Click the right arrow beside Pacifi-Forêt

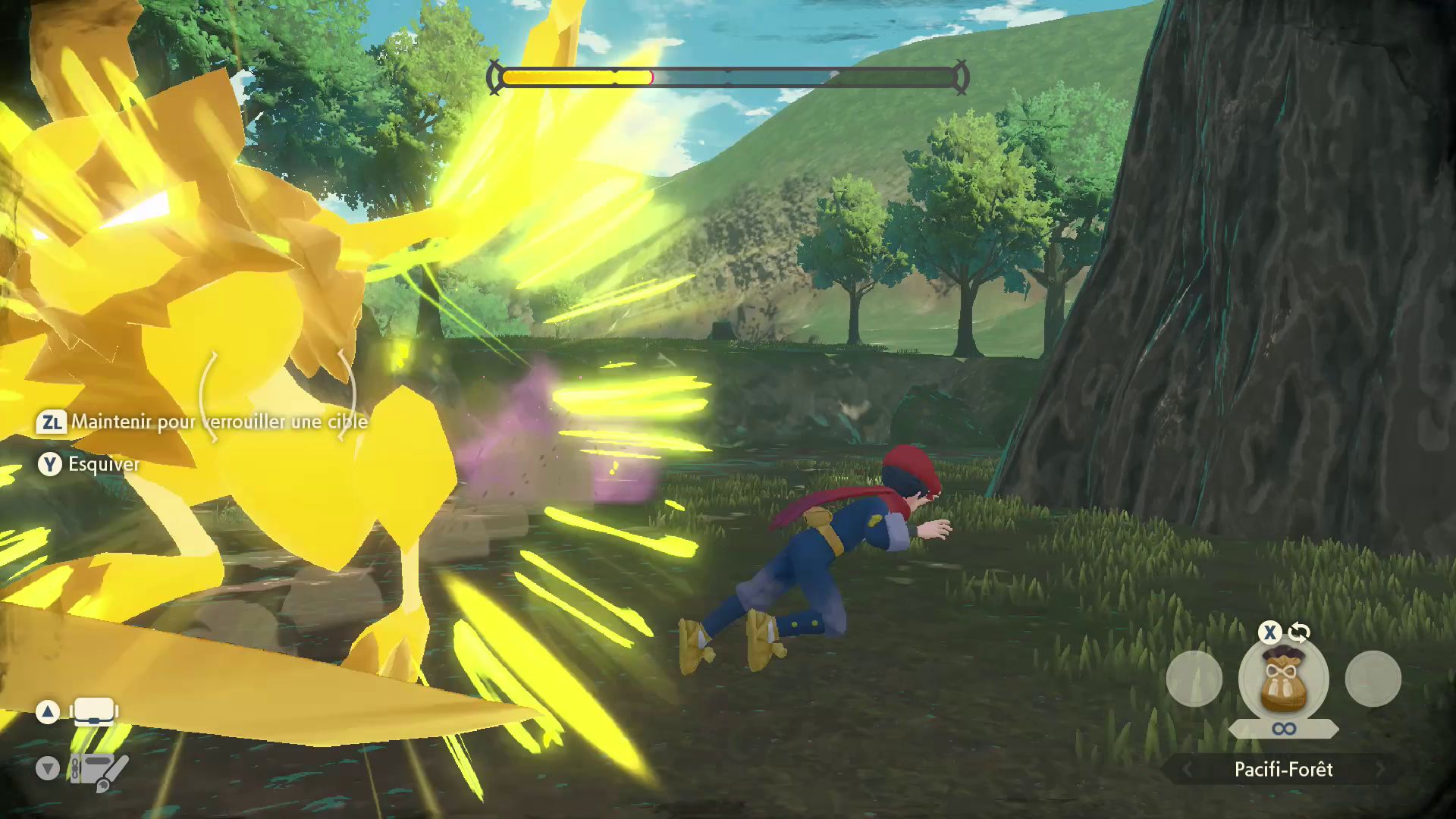coord(1380,770)
